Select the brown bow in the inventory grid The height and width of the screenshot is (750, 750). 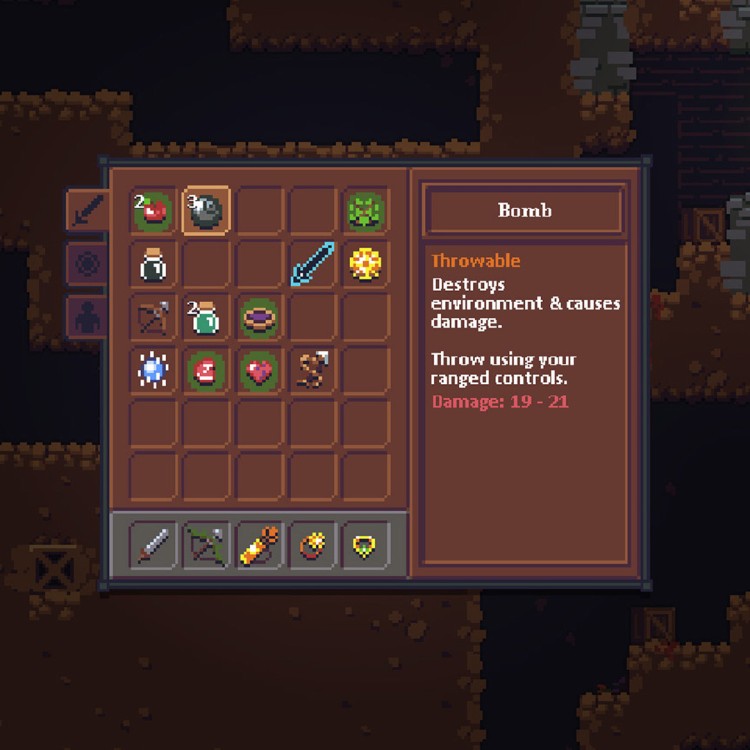(153, 318)
